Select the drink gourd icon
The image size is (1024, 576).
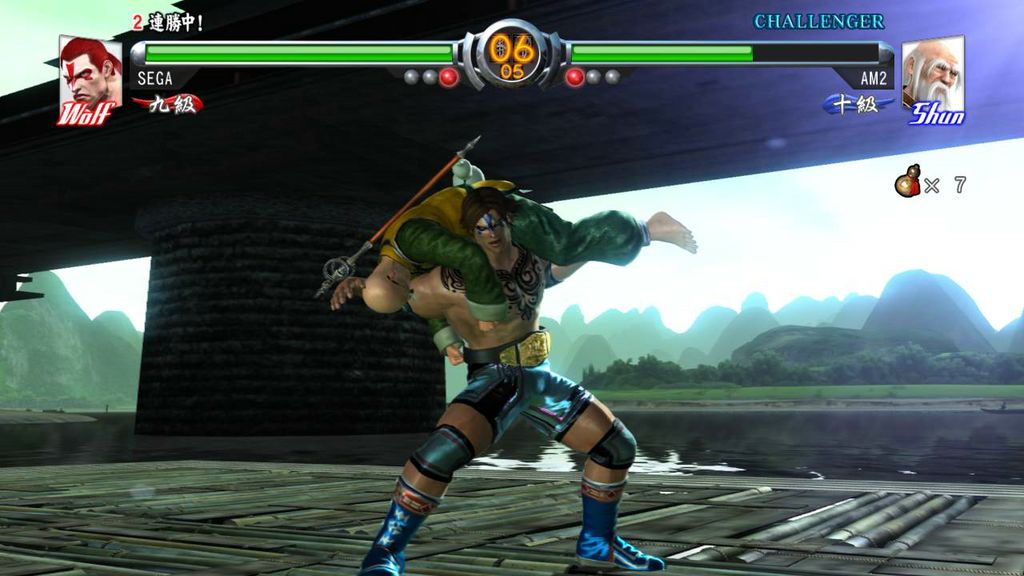[908, 184]
